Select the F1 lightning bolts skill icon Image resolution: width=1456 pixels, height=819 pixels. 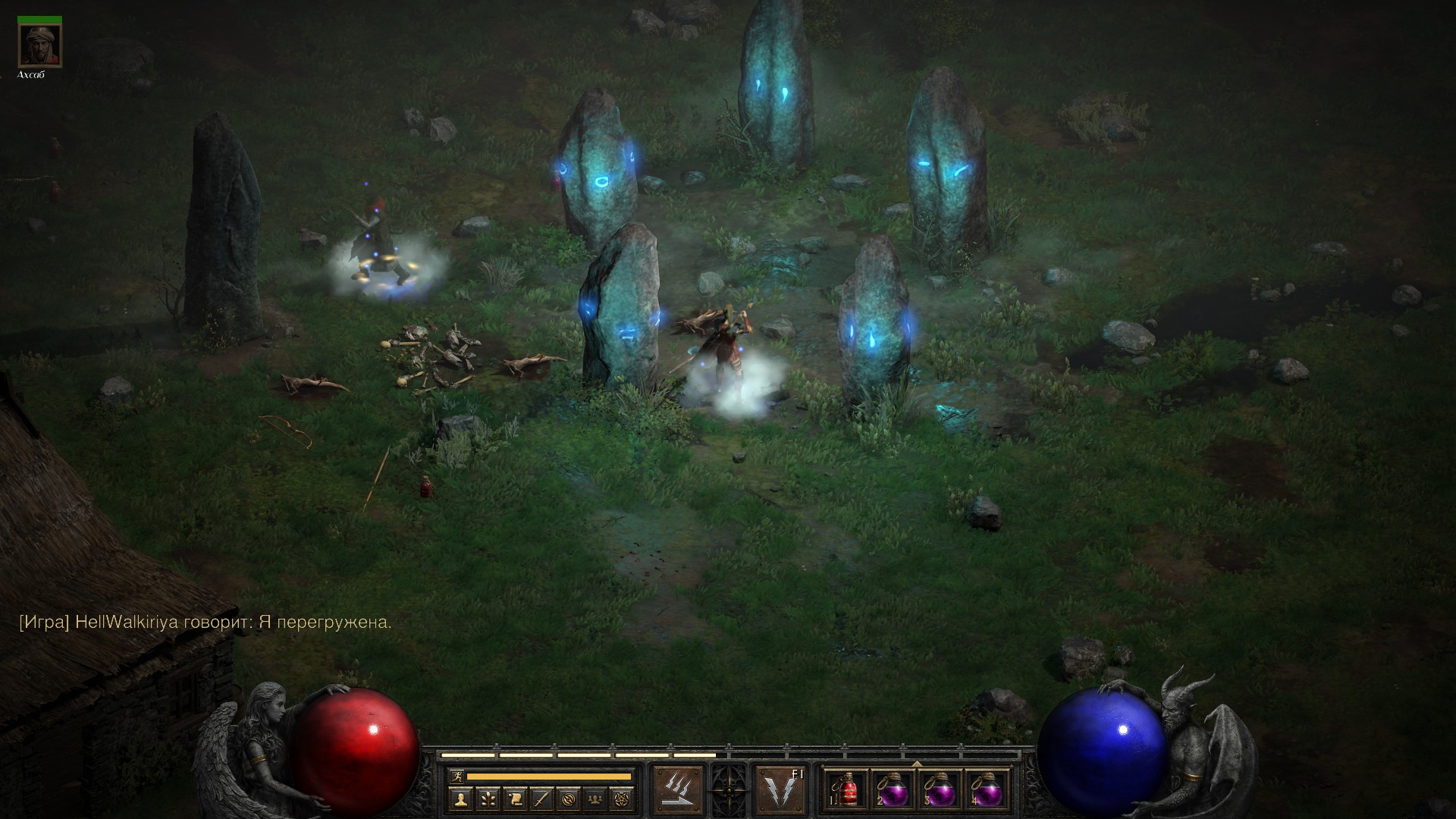[780, 789]
